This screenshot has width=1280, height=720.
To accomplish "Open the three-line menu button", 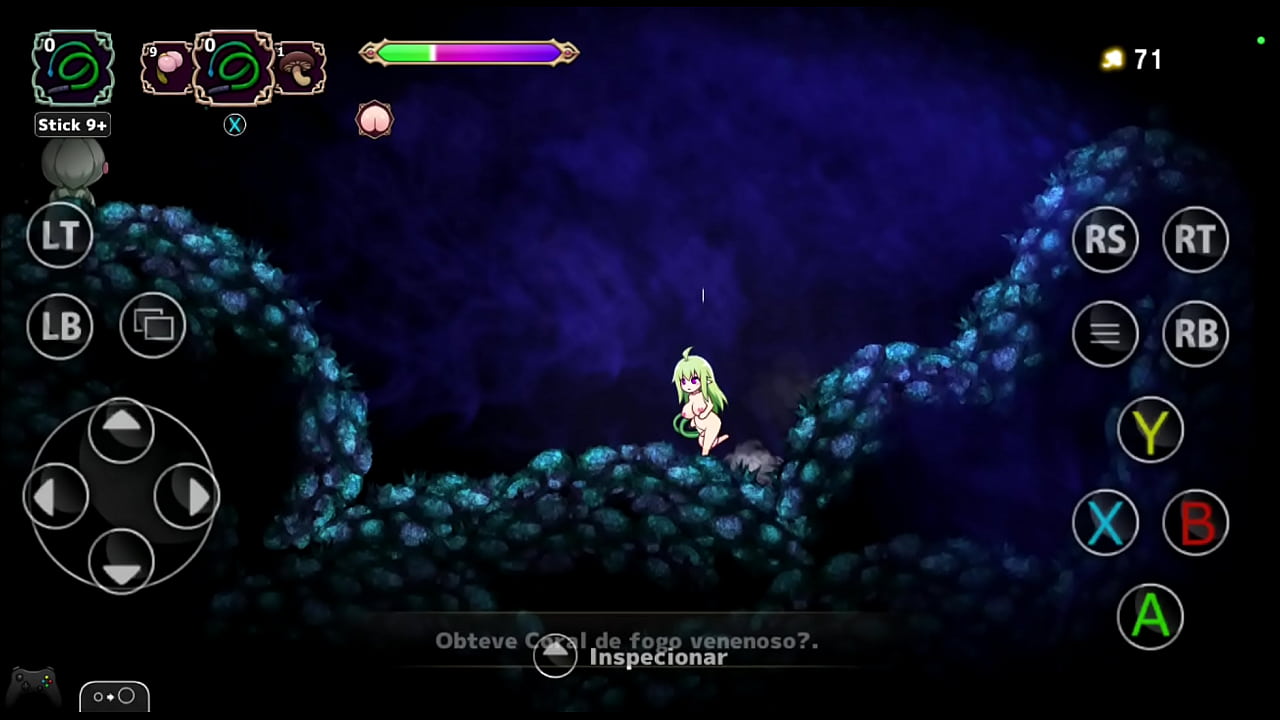I will [1105, 333].
